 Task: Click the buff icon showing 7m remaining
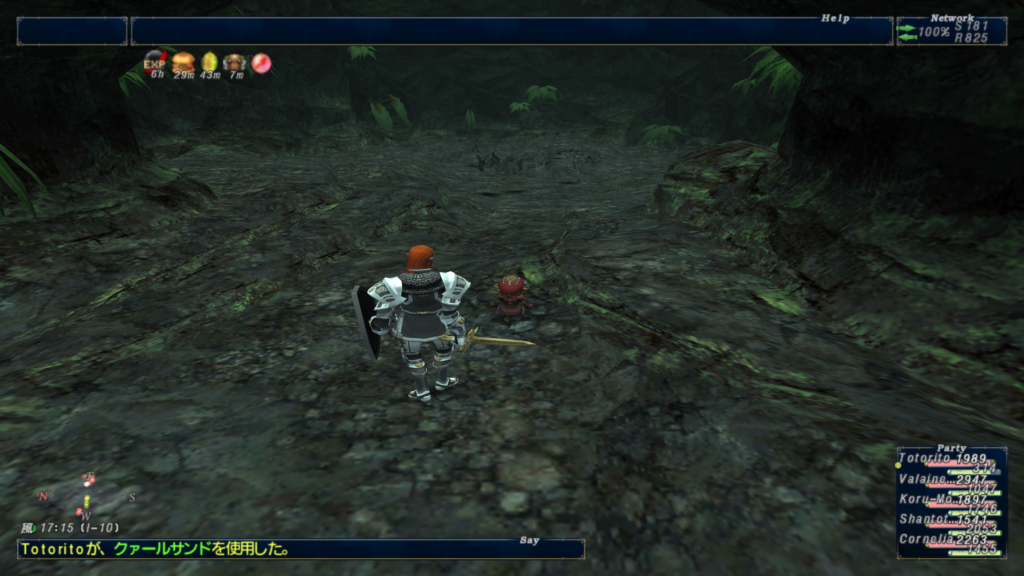pos(235,62)
